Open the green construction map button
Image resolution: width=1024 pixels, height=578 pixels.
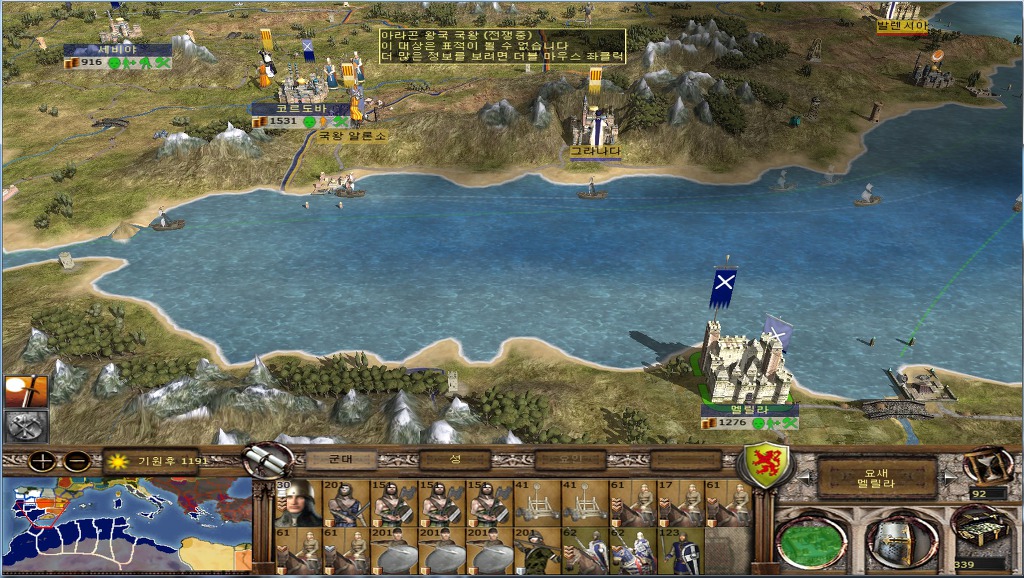pyautogui.click(x=811, y=541)
